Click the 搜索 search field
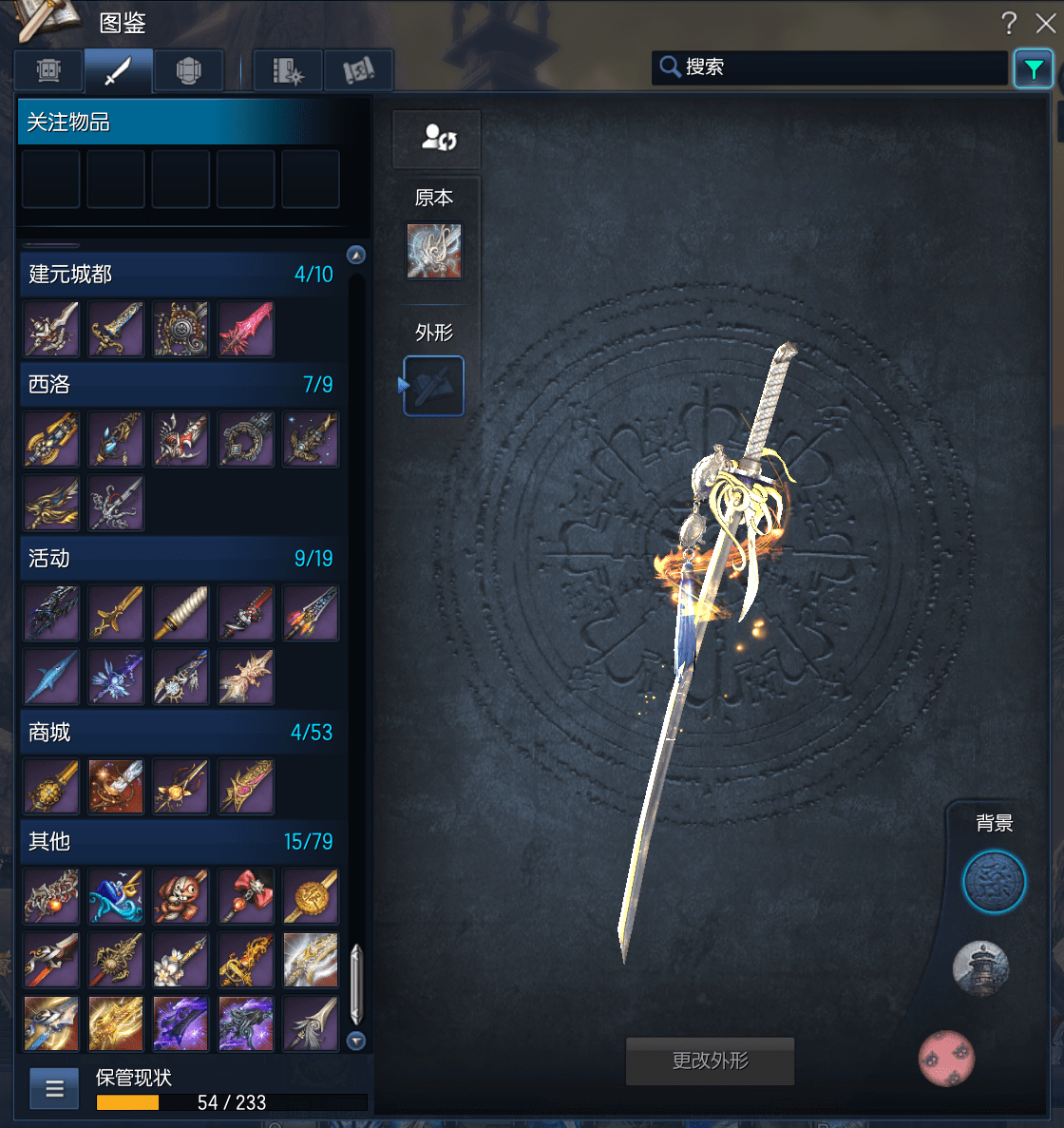Viewport: 1064px width, 1128px height. click(x=836, y=67)
